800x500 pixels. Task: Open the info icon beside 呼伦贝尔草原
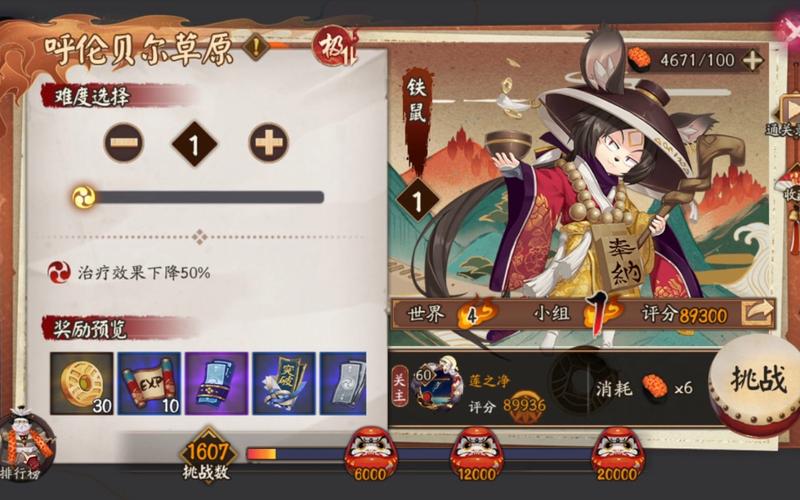coord(256,46)
